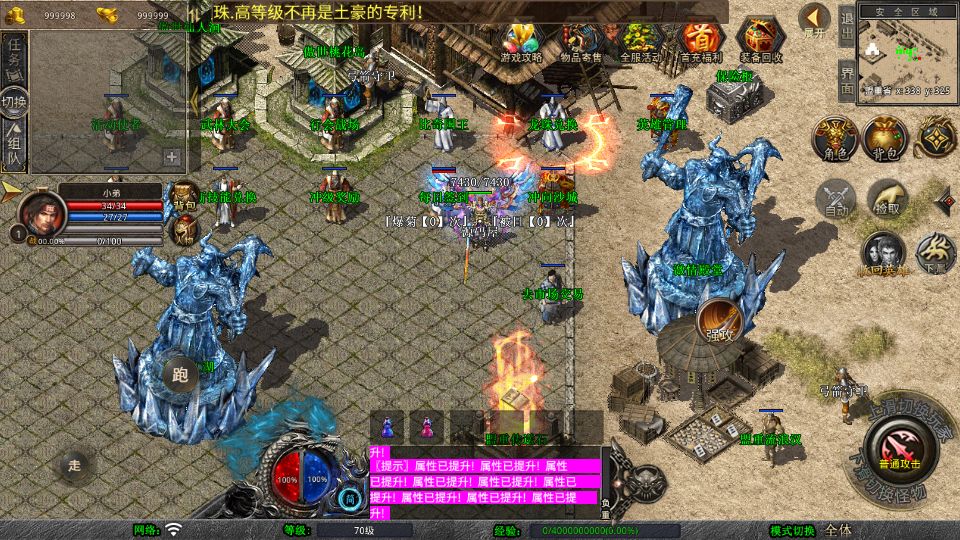The image size is (960, 540).
Task: Select the 界面 interface tab
Action: tap(846, 78)
